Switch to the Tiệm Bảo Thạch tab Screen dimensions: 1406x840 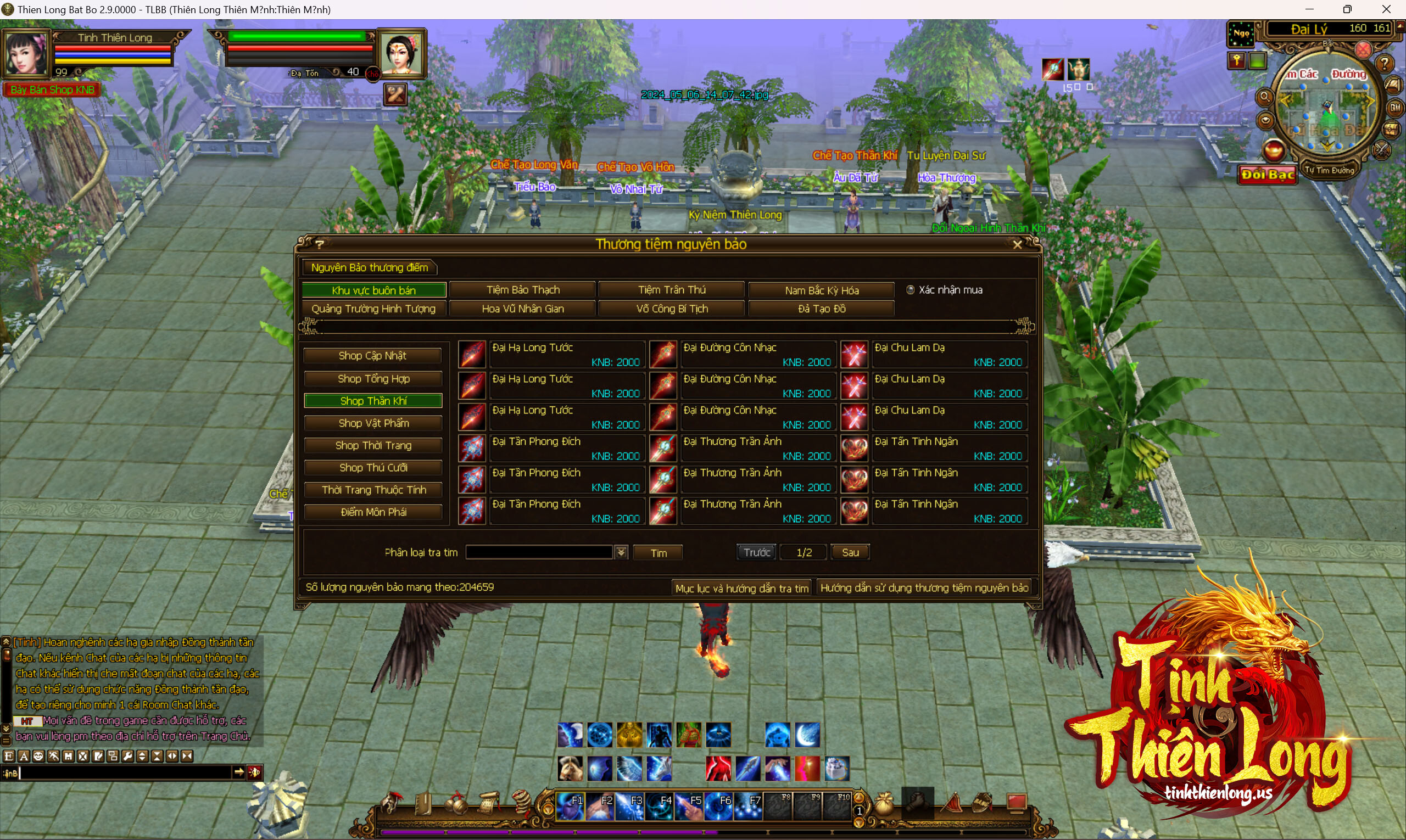523,290
